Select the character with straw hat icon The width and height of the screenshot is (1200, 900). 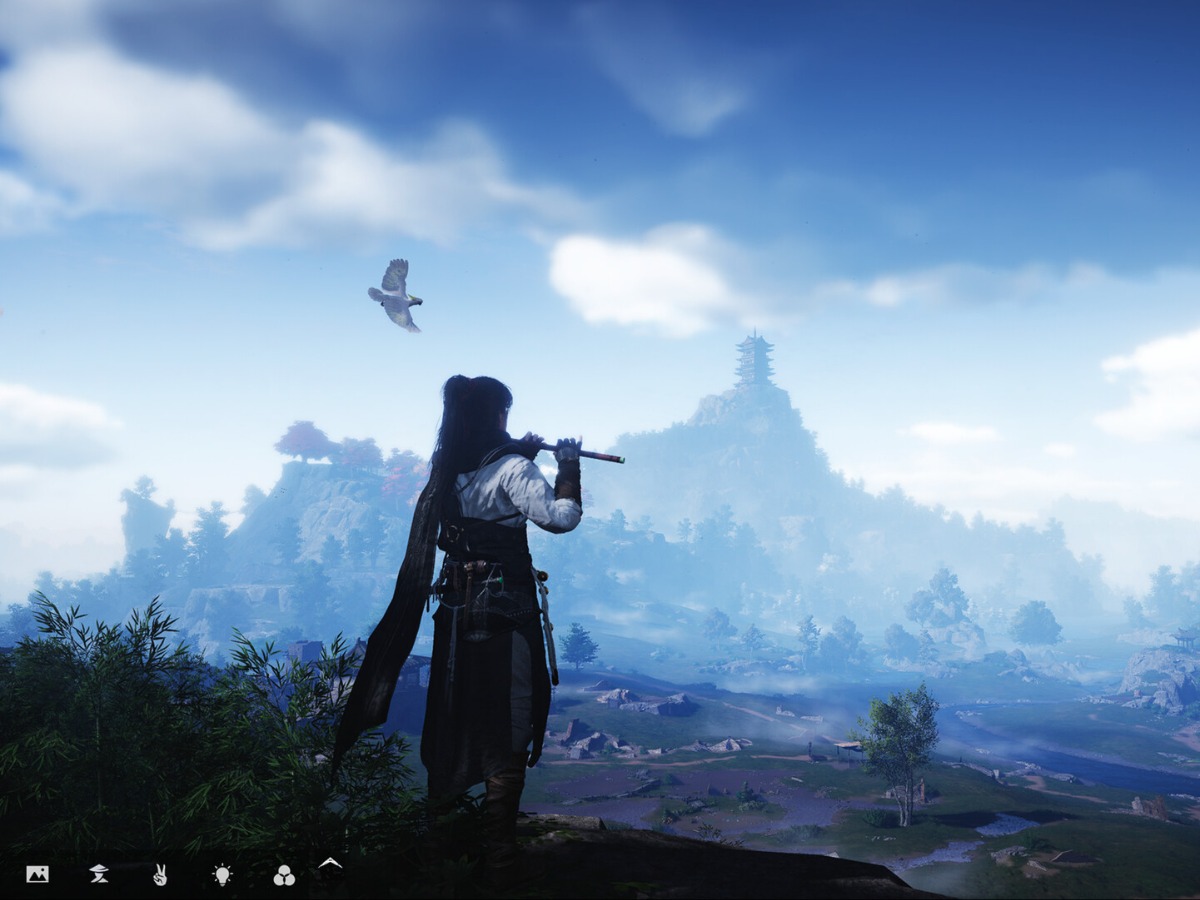click(x=99, y=875)
